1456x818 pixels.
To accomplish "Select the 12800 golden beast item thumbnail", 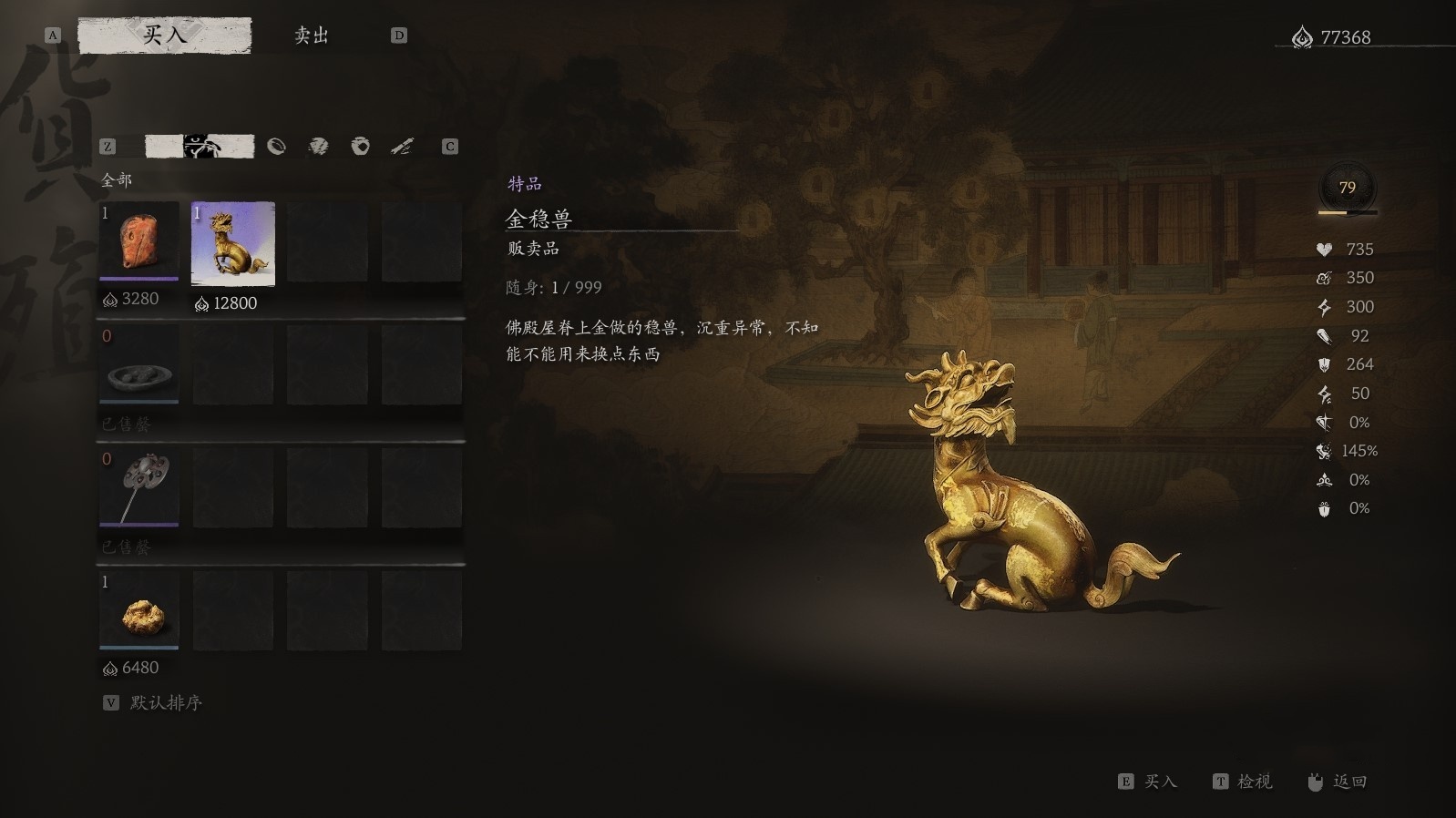I will [232, 244].
